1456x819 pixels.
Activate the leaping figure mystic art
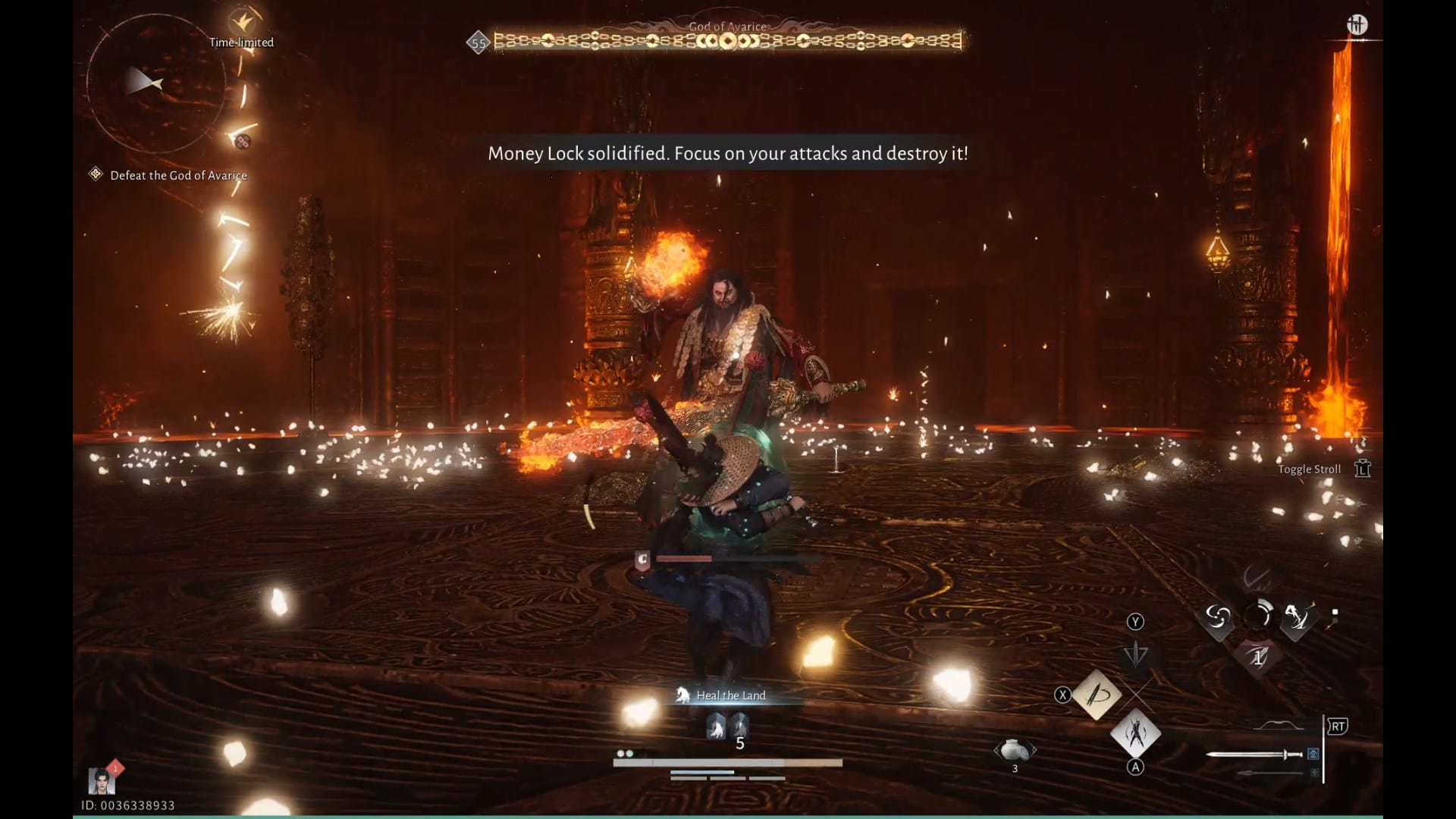(1298, 618)
